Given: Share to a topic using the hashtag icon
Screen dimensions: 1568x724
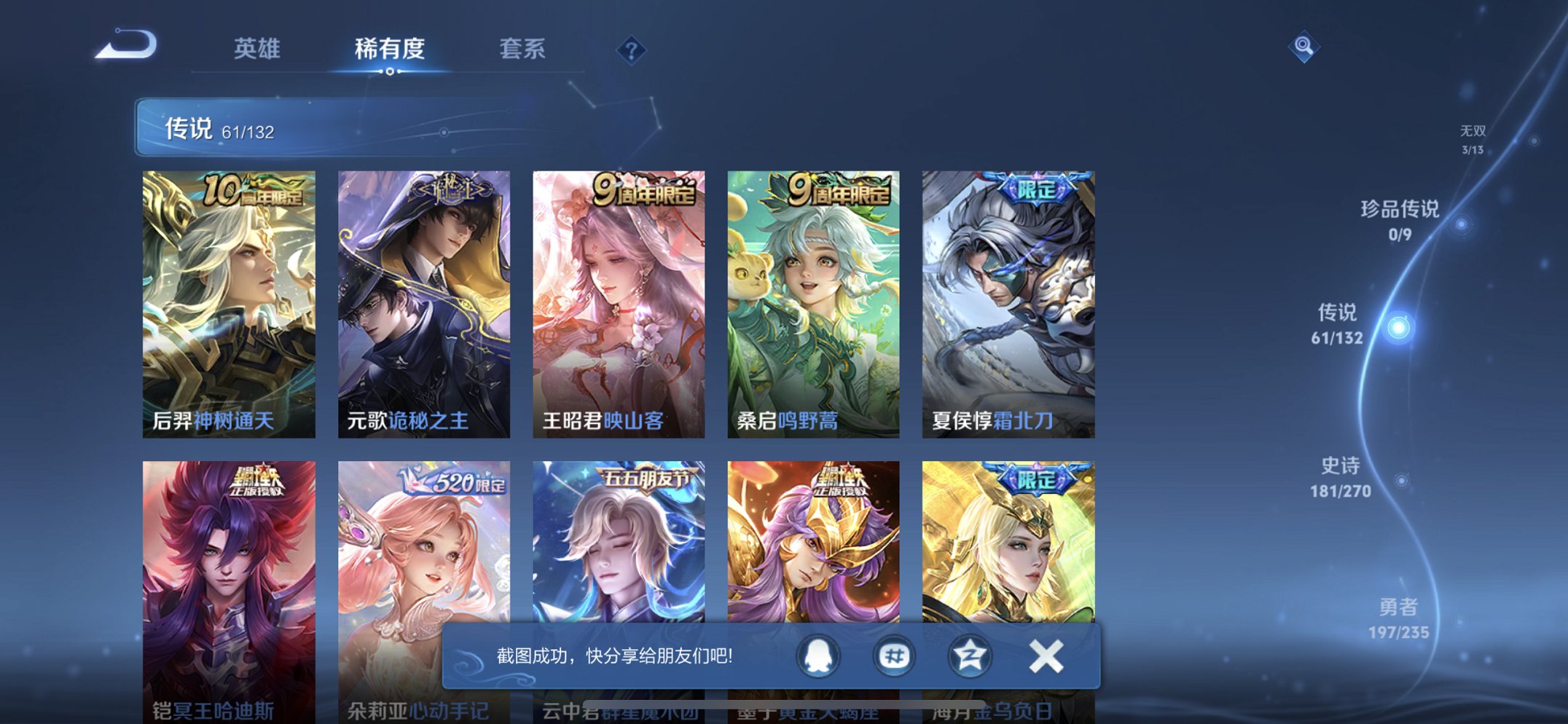Looking at the screenshot, I should (x=893, y=655).
